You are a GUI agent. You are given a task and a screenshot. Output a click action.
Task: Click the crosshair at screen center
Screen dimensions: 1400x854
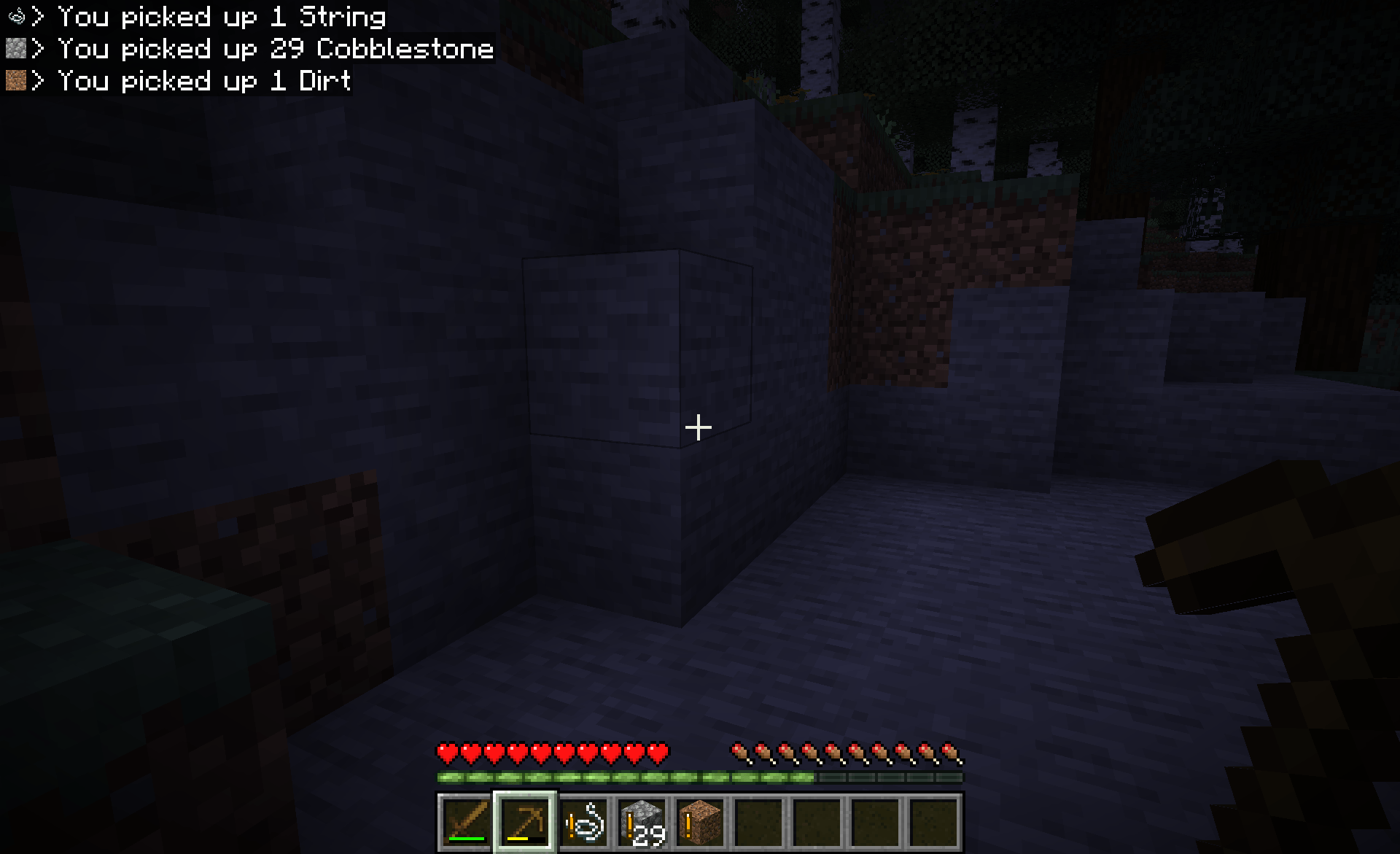tap(698, 428)
